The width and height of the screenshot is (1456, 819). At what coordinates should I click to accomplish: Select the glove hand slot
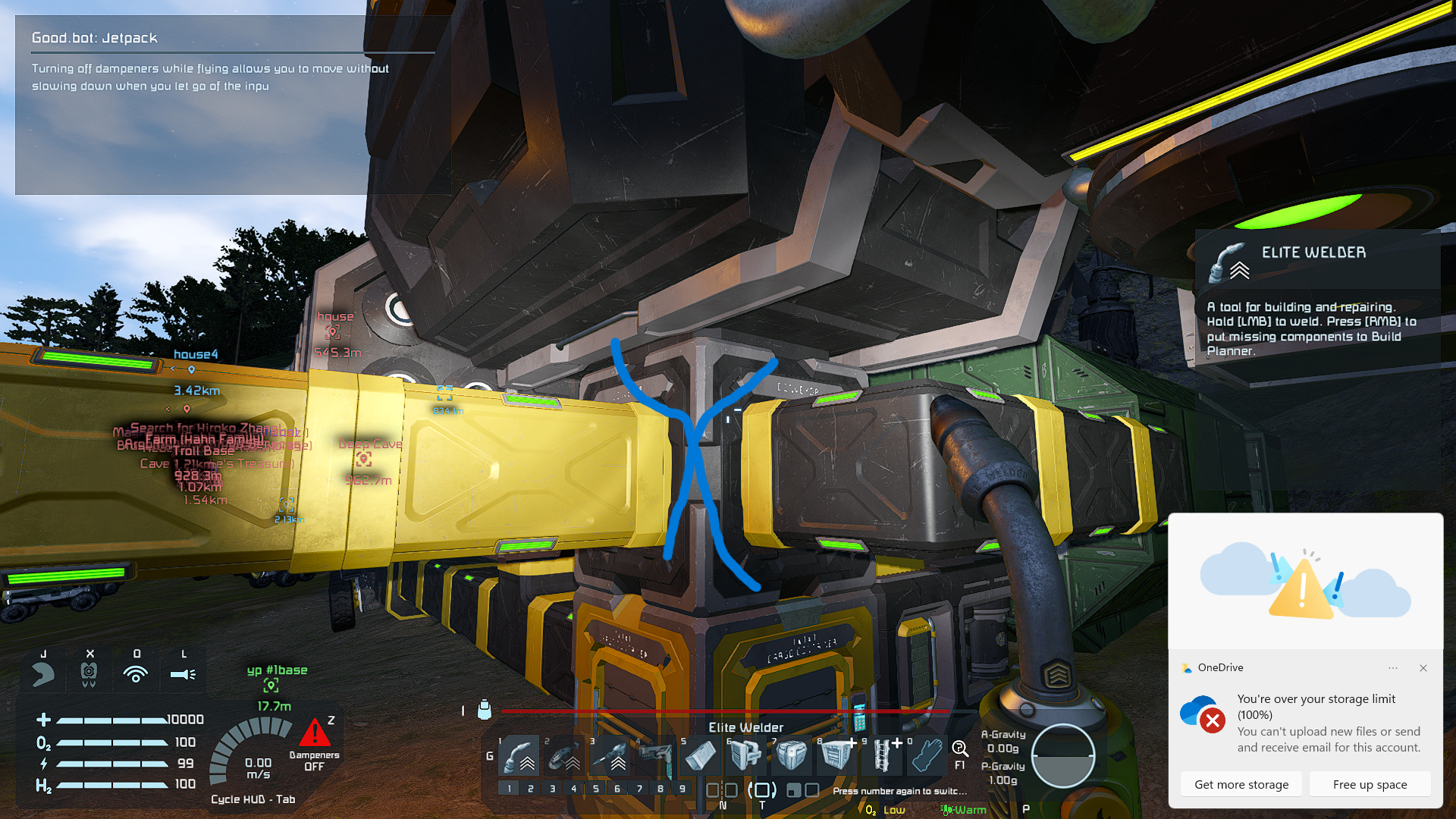(927, 755)
